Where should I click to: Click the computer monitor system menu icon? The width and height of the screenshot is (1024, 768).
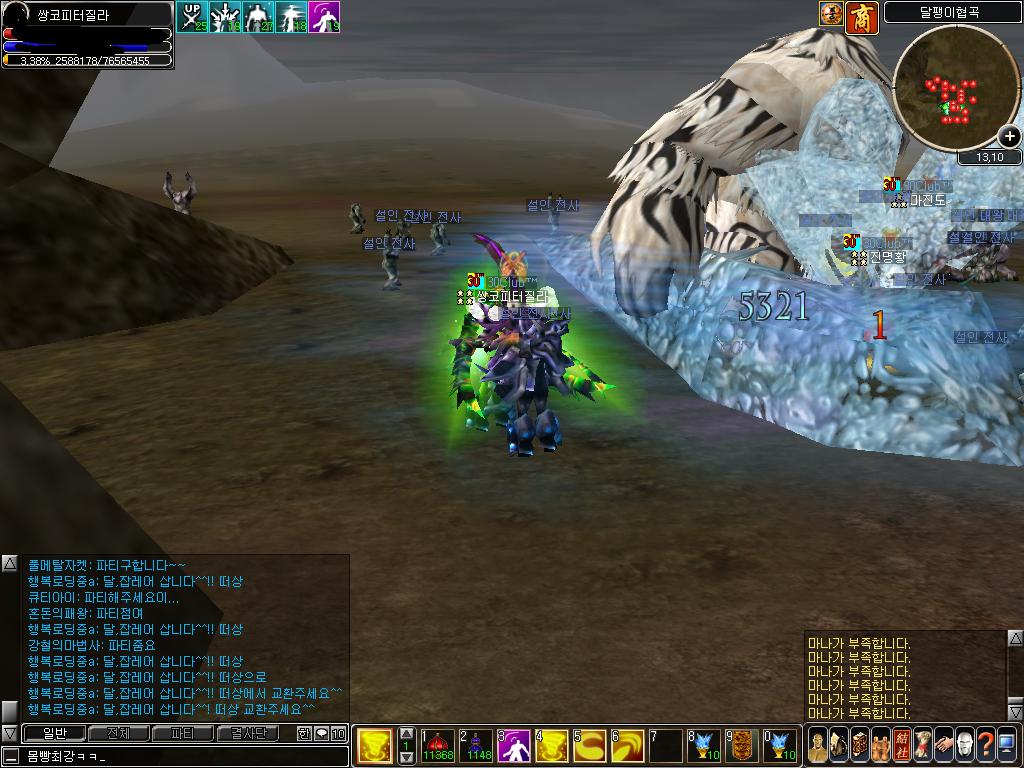pyautogui.click(x=1006, y=744)
